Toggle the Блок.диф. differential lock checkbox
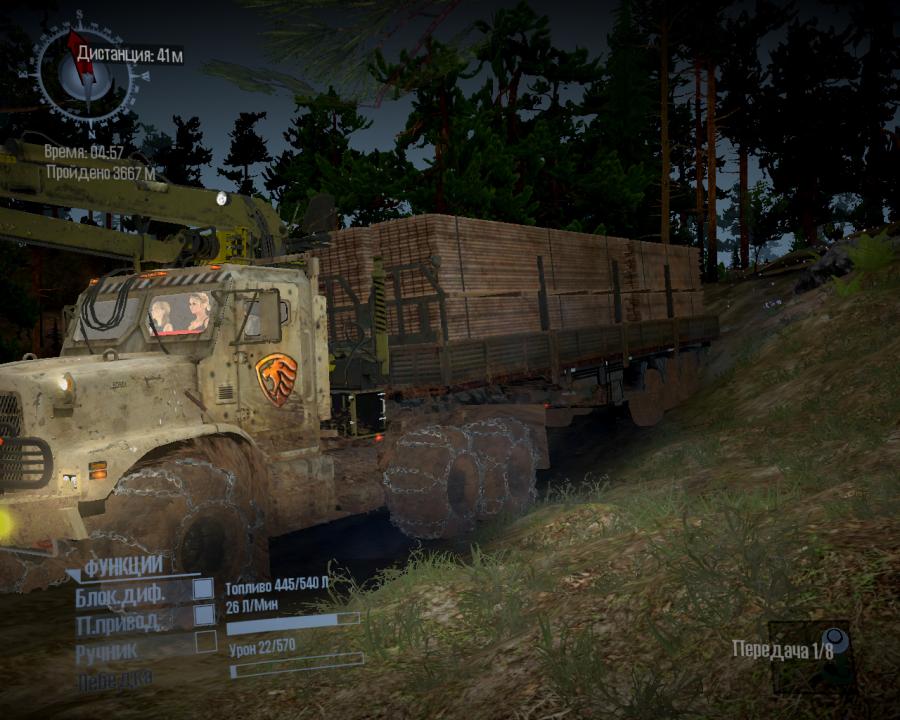 click(204, 590)
